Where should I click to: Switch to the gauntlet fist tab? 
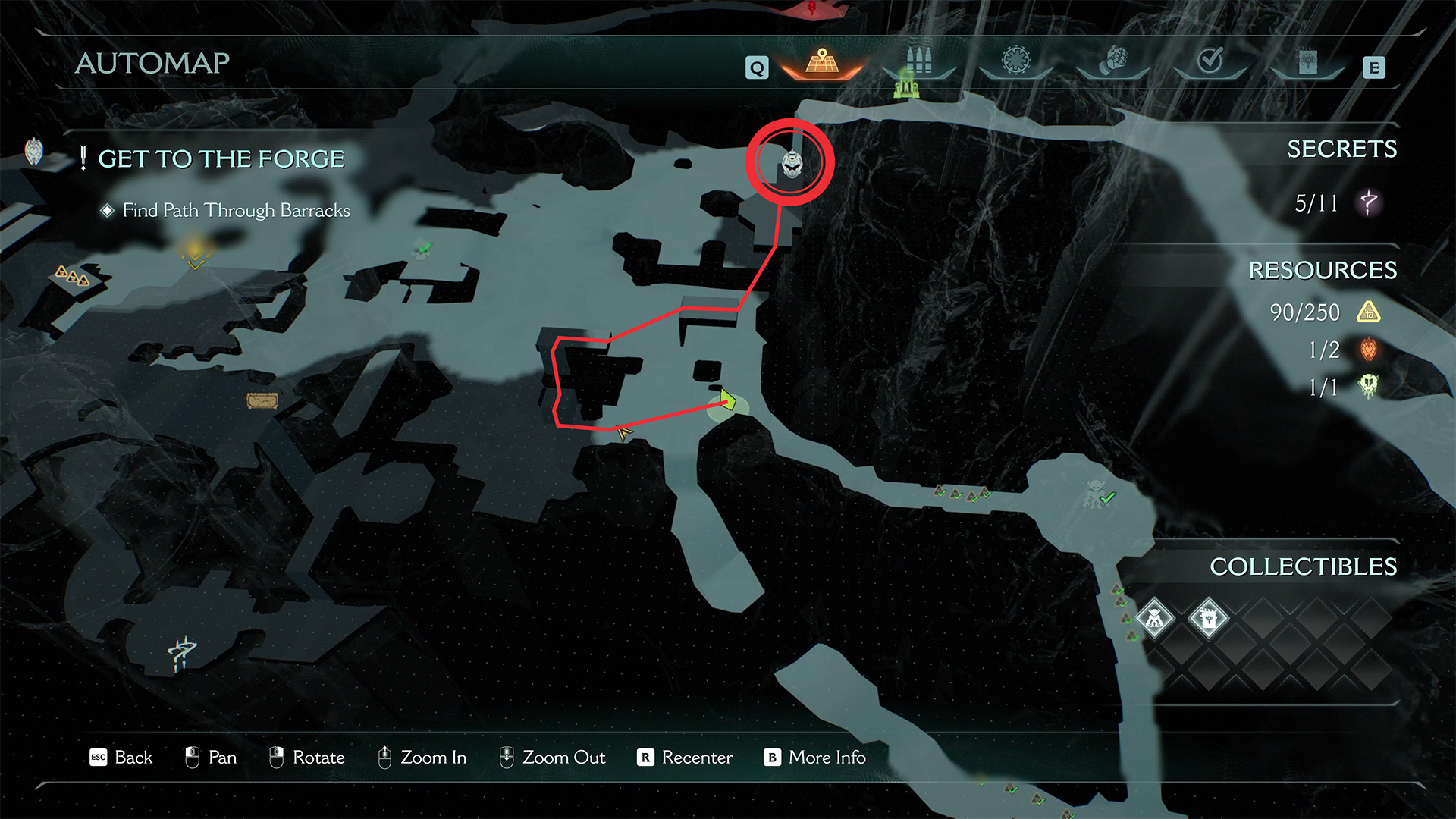pos(1113,61)
